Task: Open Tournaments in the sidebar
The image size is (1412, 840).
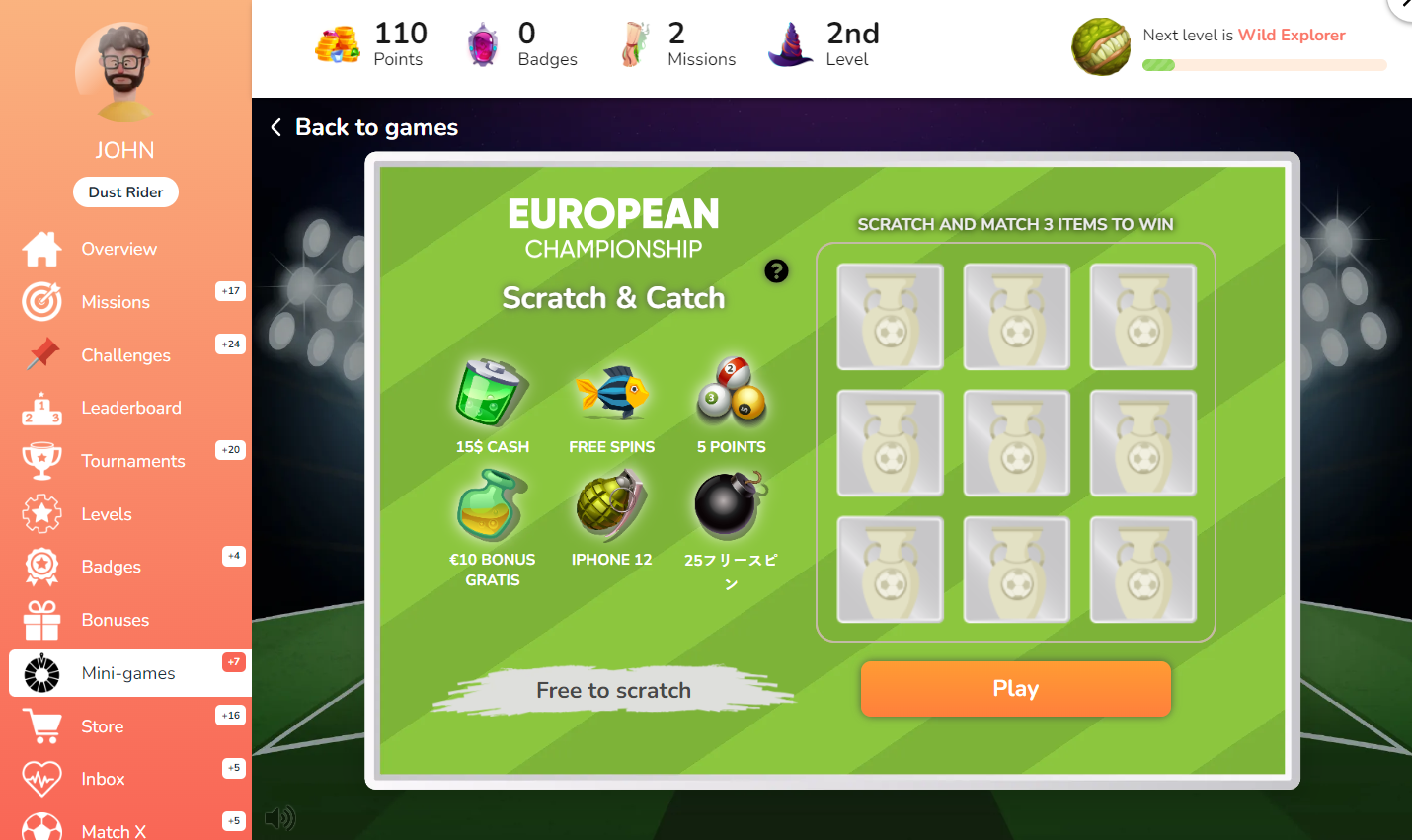Action: point(132,461)
